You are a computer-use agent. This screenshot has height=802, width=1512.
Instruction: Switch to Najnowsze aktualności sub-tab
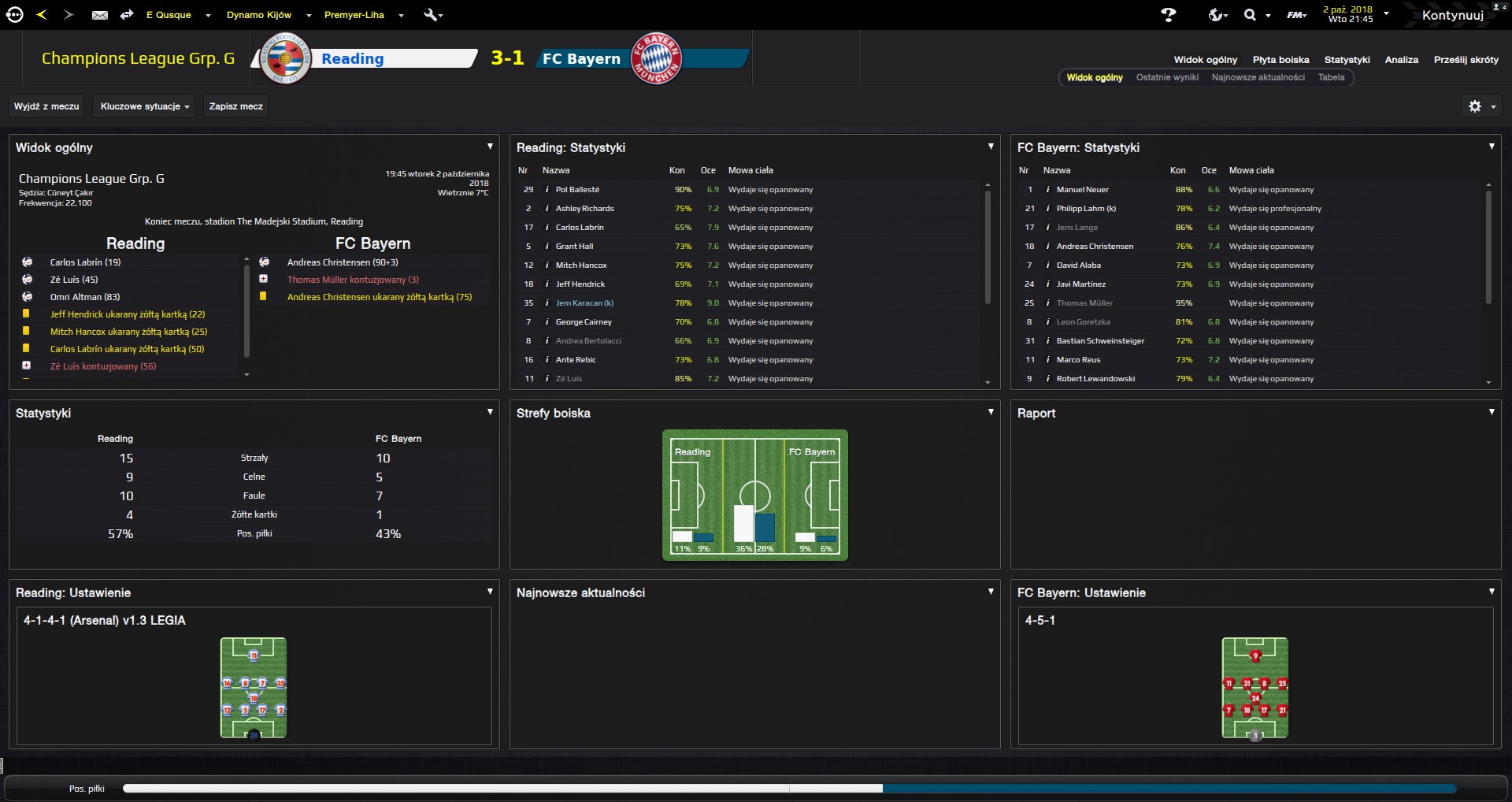click(1258, 77)
